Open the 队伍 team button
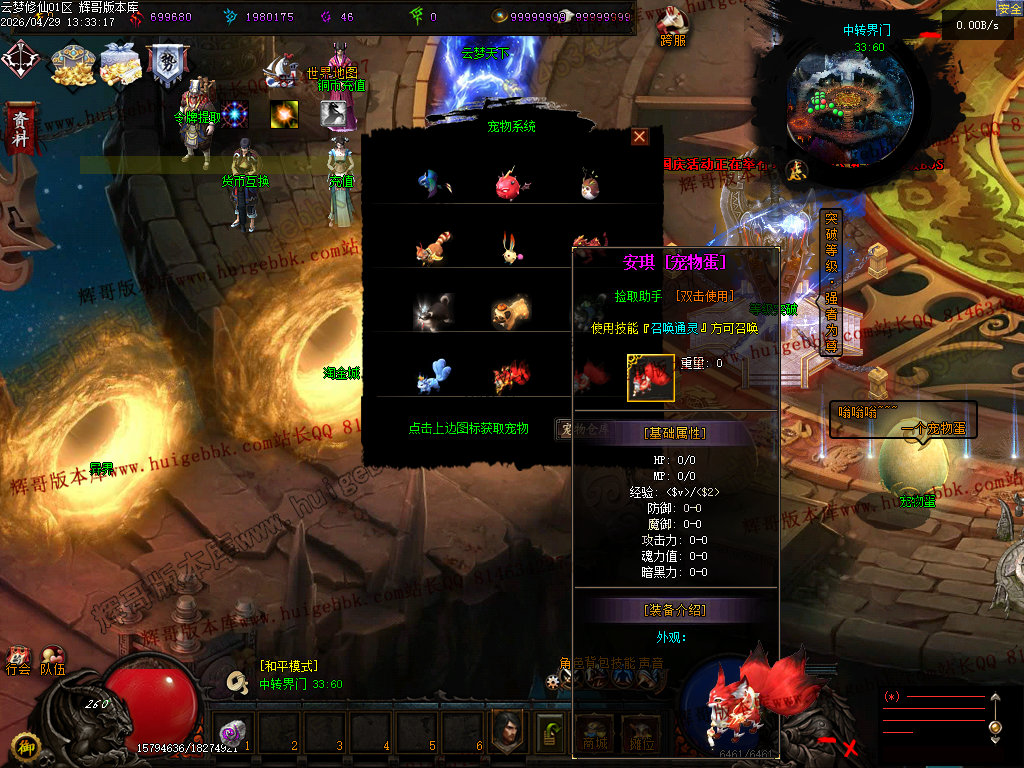1024x768 pixels. pos(52,660)
